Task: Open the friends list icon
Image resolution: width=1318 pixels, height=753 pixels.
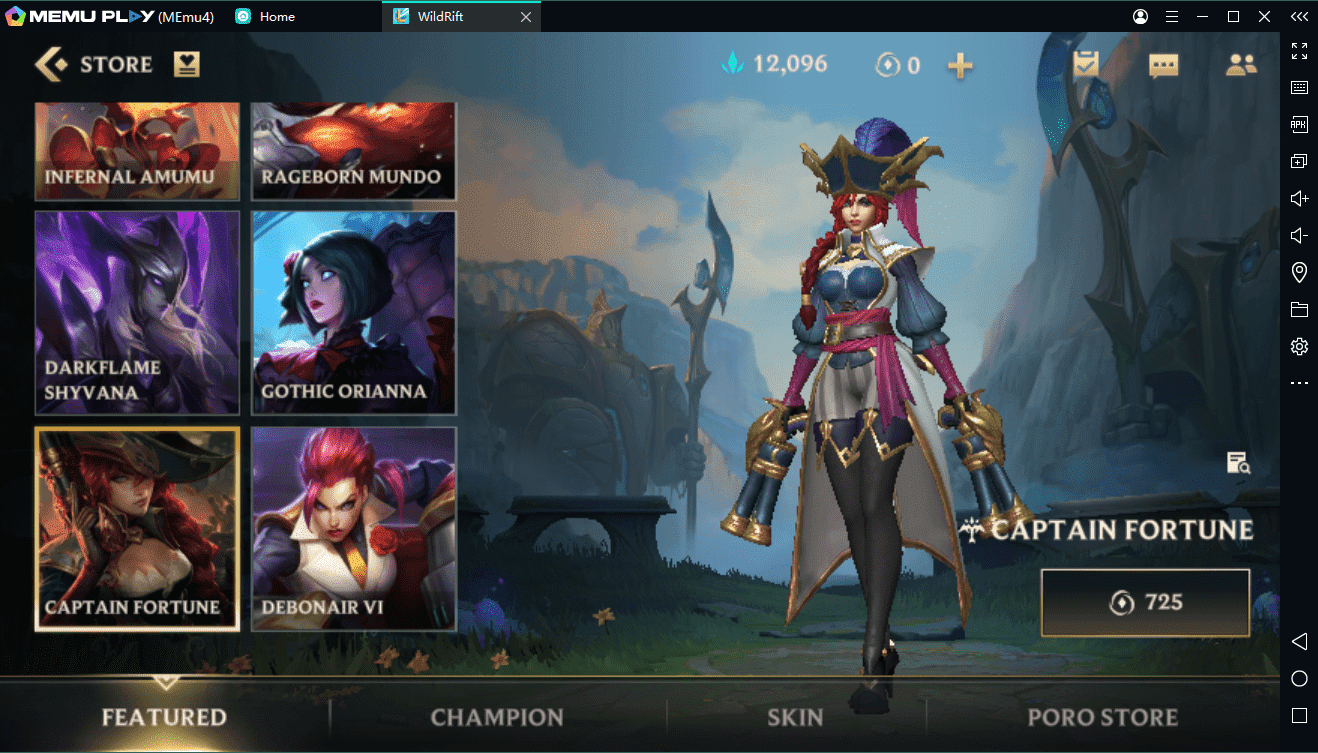Action: 1241,65
